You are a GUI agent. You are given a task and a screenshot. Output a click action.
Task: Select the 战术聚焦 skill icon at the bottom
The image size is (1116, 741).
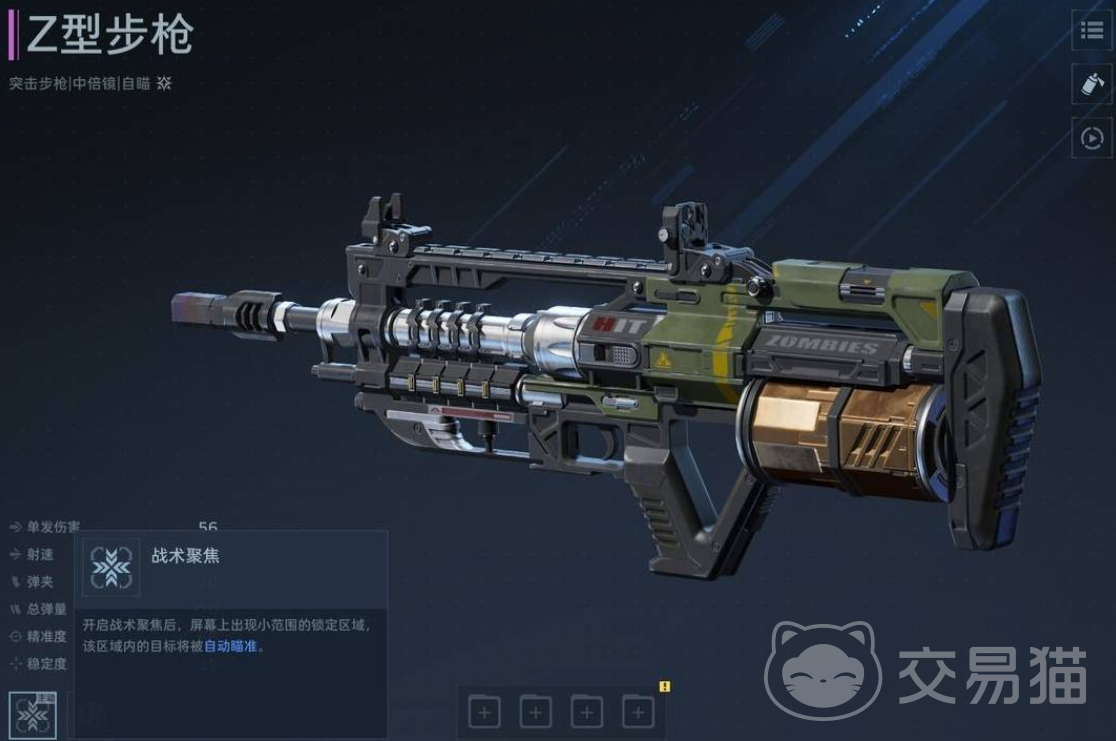(x=33, y=715)
